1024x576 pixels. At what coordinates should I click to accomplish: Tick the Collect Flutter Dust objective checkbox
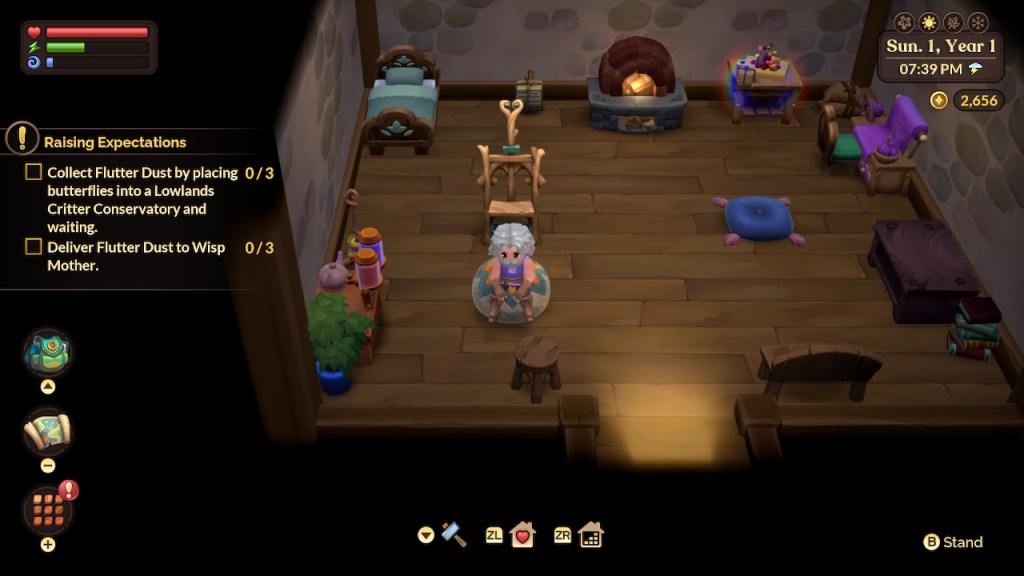click(34, 173)
